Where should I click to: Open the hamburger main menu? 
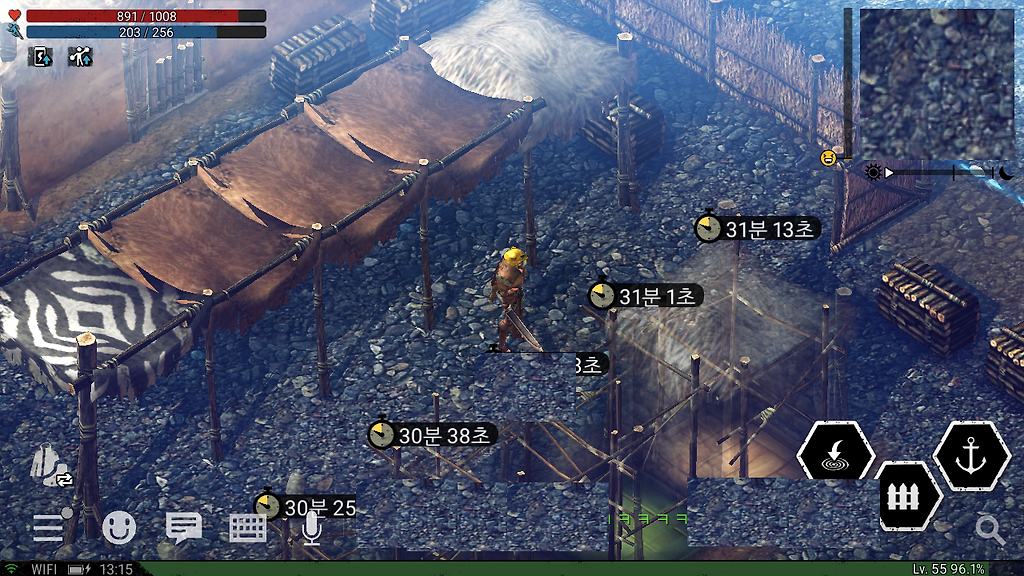coord(50,526)
